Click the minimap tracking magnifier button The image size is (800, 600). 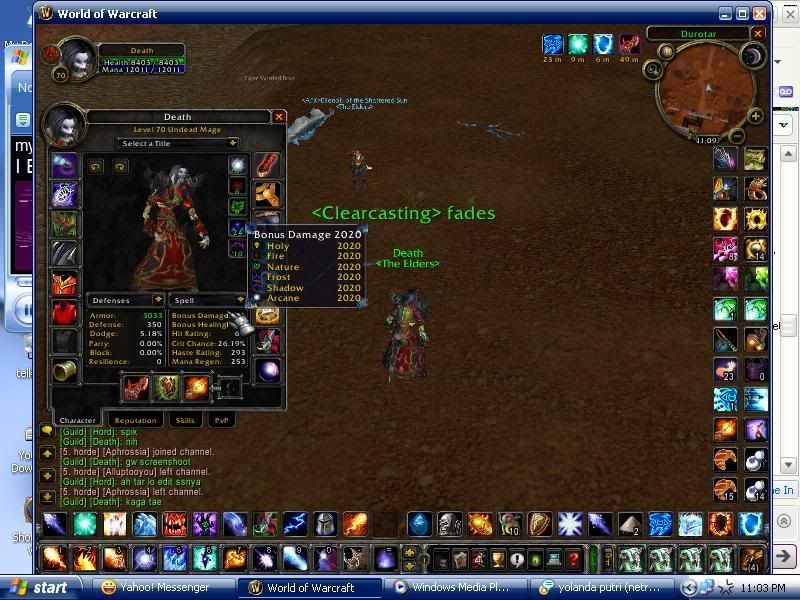(653, 69)
